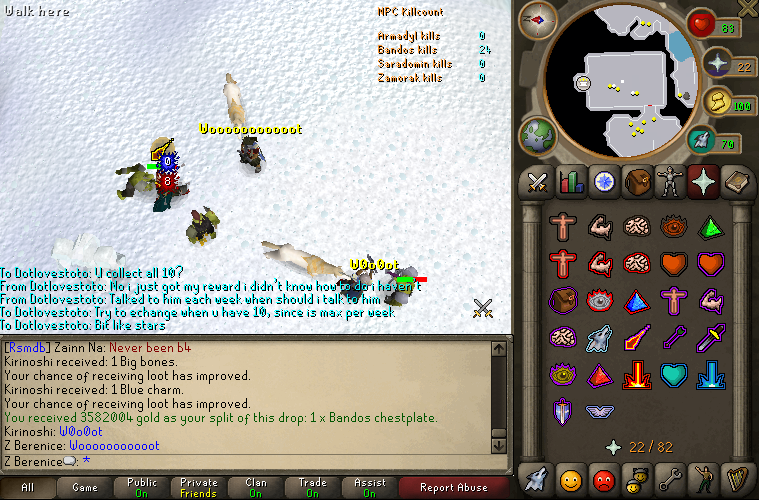This screenshot has height=500, width=759.
Task: Close the side panel with the X
Action: click(746, 8)
